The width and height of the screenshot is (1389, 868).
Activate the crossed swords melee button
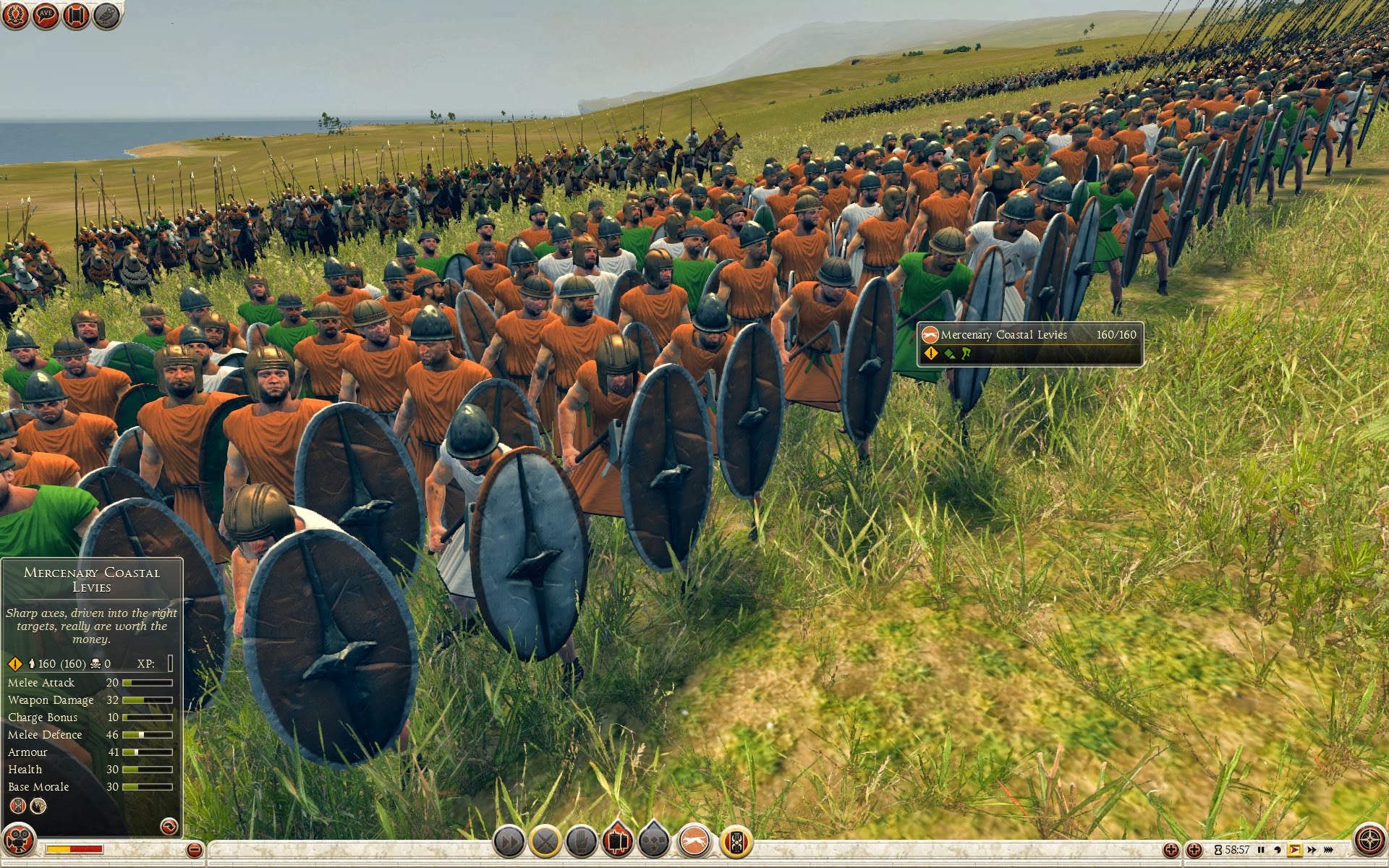(545, 842)
